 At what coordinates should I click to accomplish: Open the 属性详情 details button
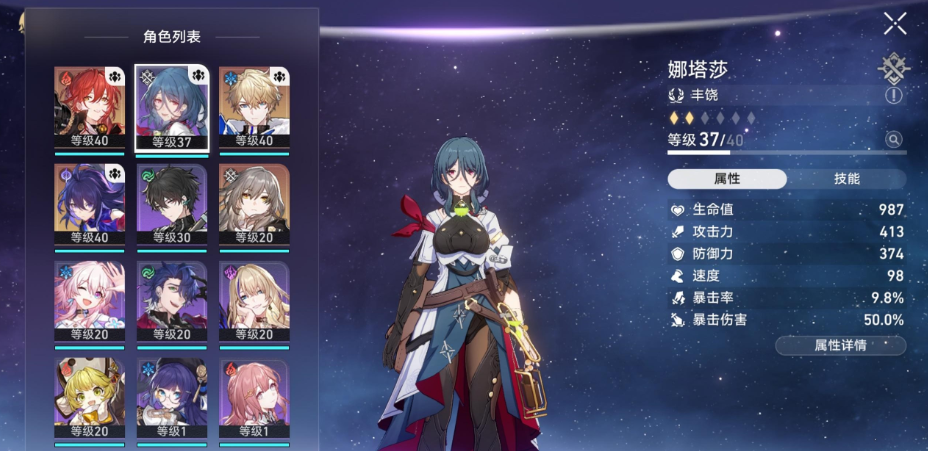(x=840, y=345)
